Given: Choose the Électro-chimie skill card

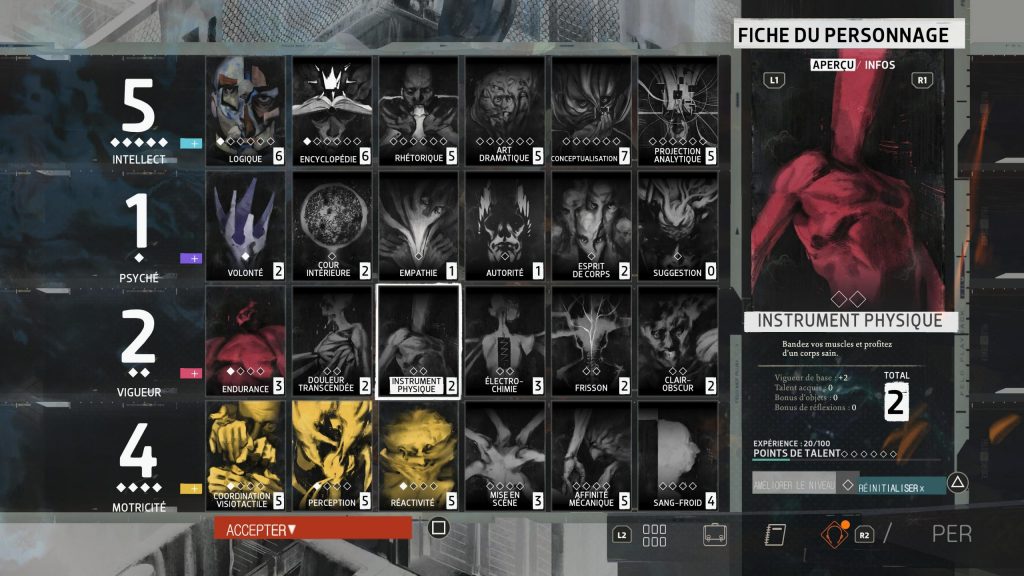Looking at the screenshot, I should coord(504,341).
